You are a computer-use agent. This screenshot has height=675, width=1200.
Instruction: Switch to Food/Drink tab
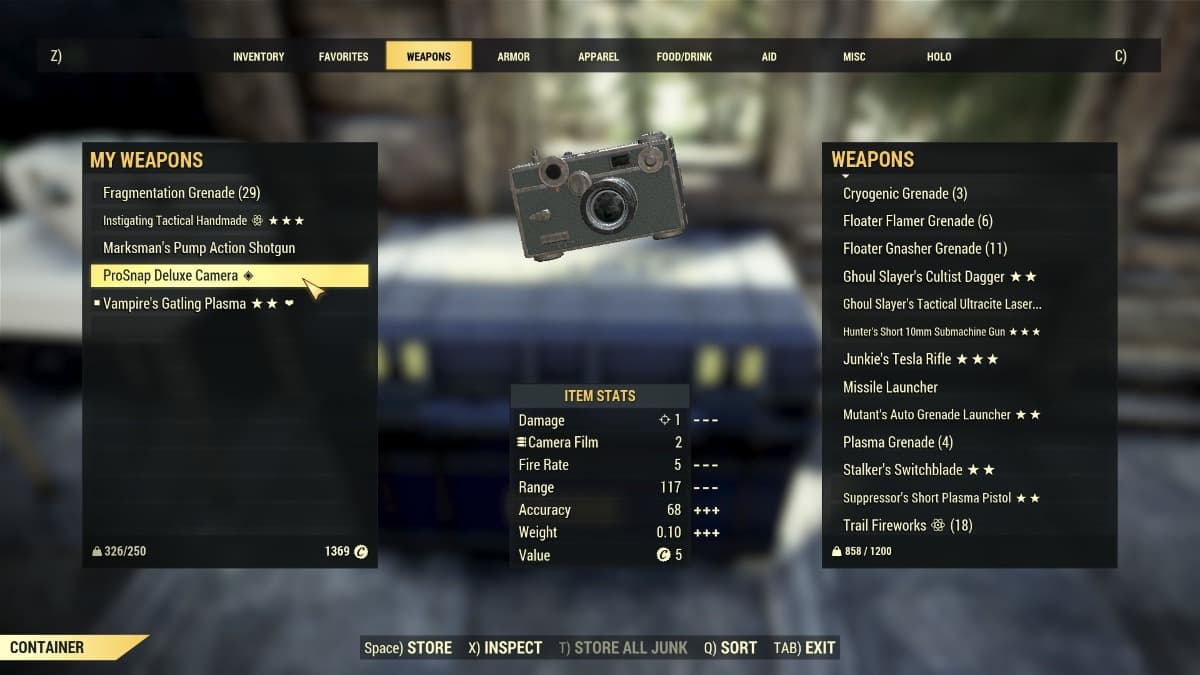tap(684, 57)
